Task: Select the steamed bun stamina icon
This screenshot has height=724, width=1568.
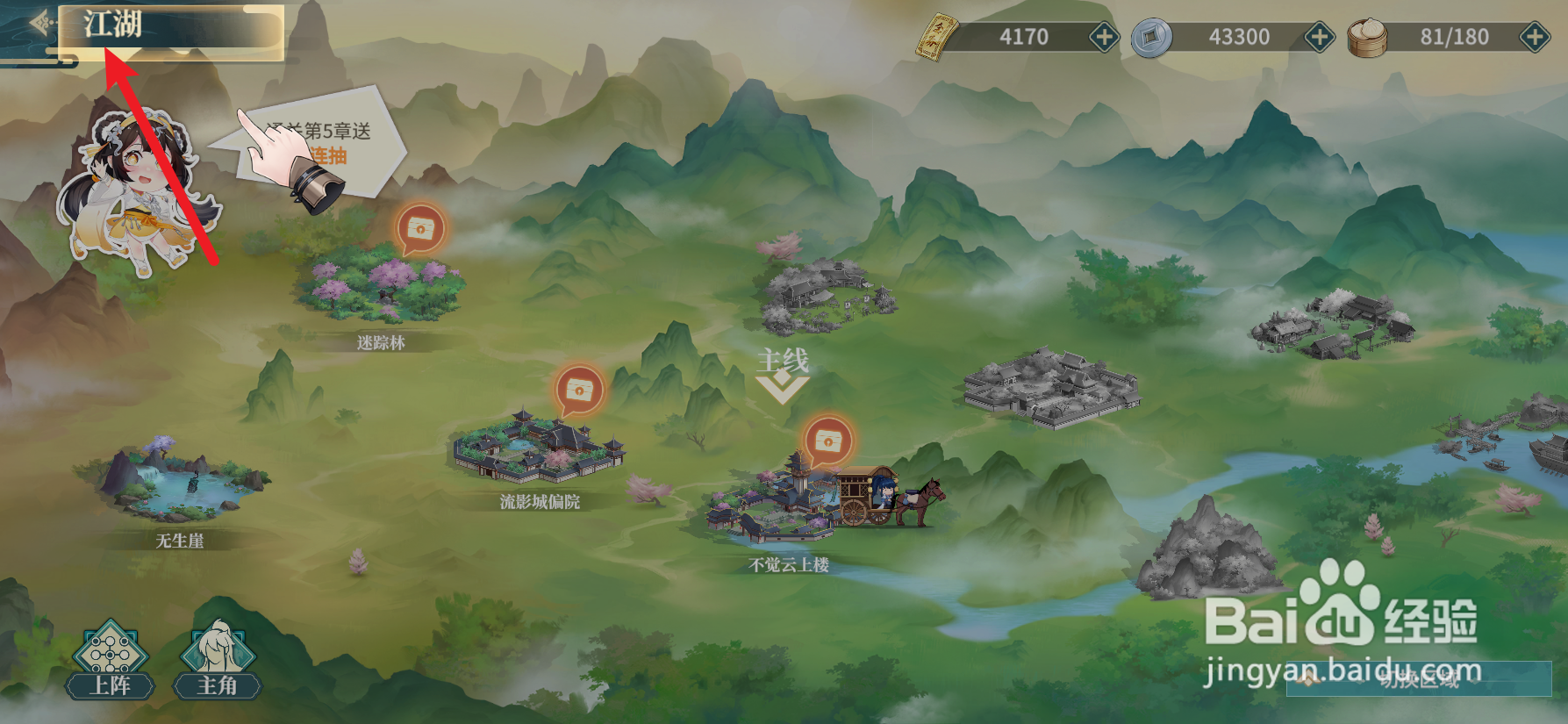Action: [1366, 38]
